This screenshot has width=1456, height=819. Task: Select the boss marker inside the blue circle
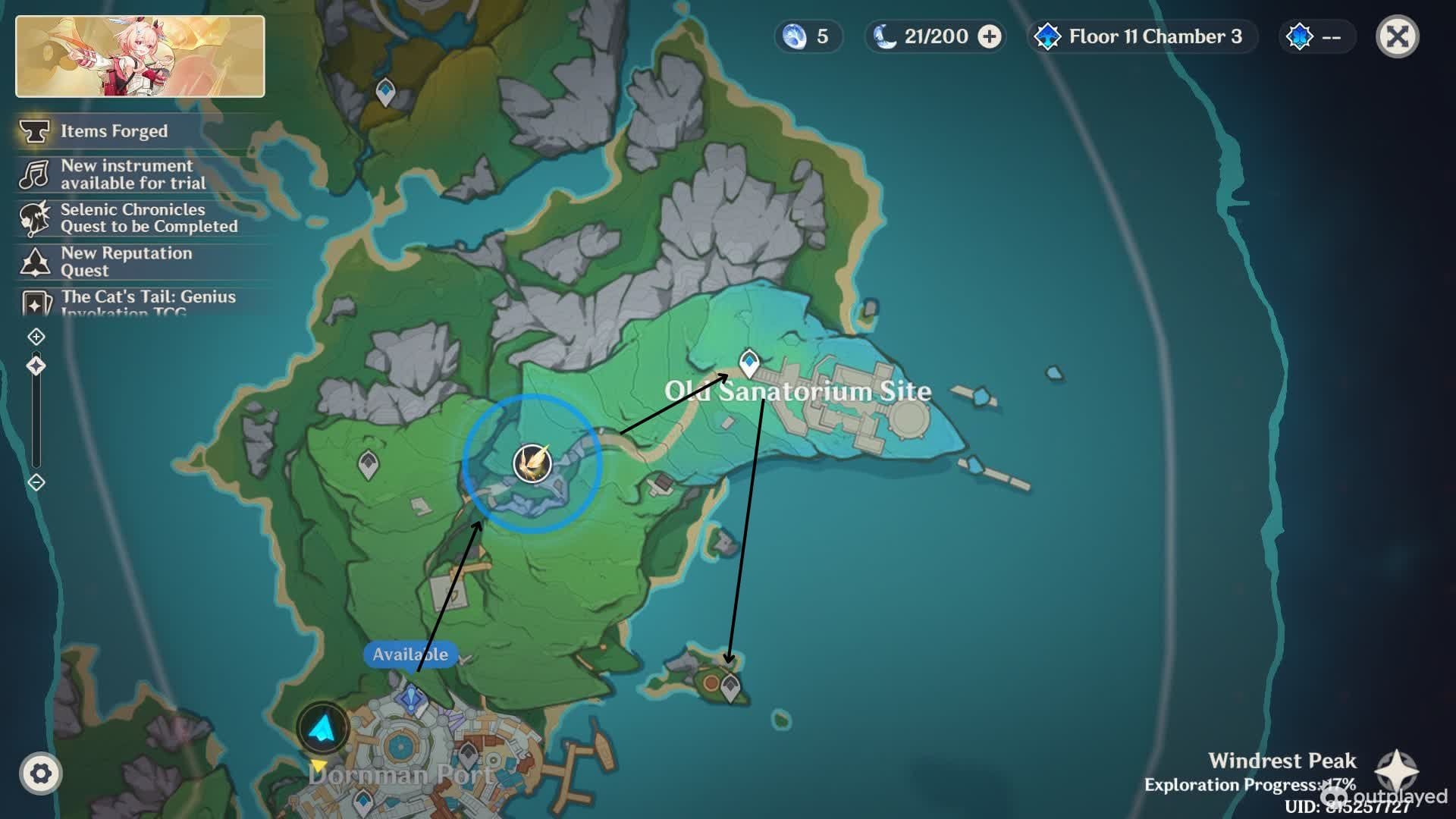[532, 463]
